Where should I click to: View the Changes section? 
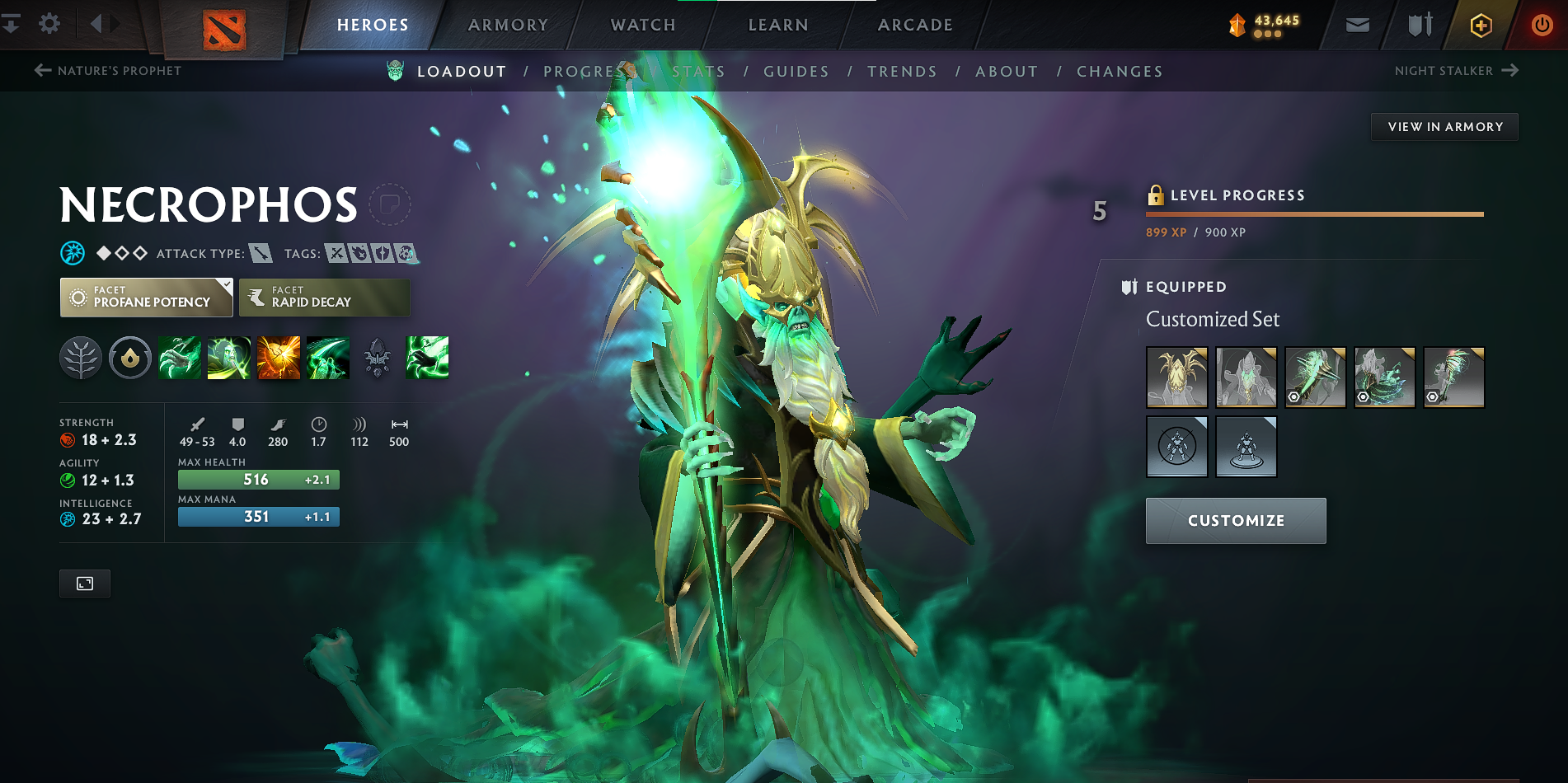click(1120, 72)
